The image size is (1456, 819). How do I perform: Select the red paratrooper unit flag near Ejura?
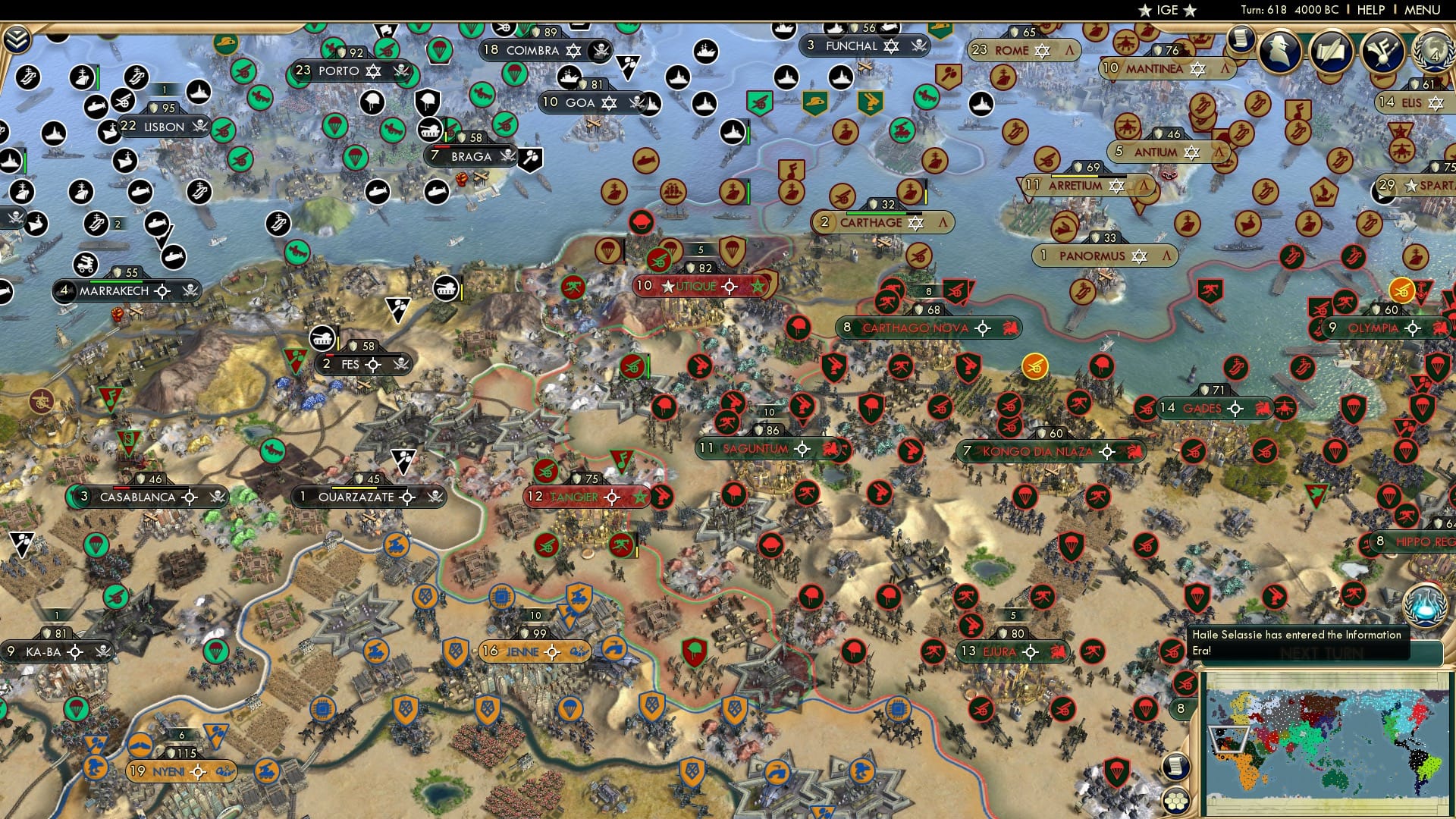tap(1072, 546)
